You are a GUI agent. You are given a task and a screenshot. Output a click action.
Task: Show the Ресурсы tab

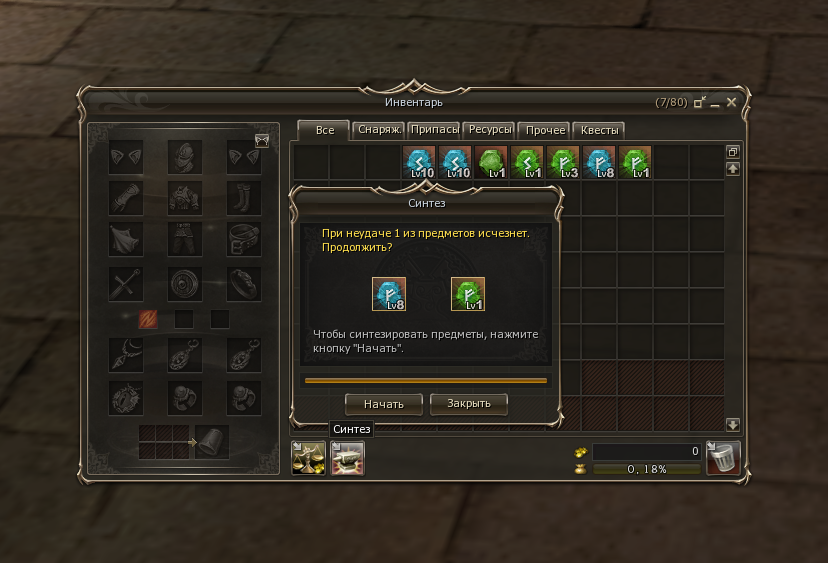491,130
